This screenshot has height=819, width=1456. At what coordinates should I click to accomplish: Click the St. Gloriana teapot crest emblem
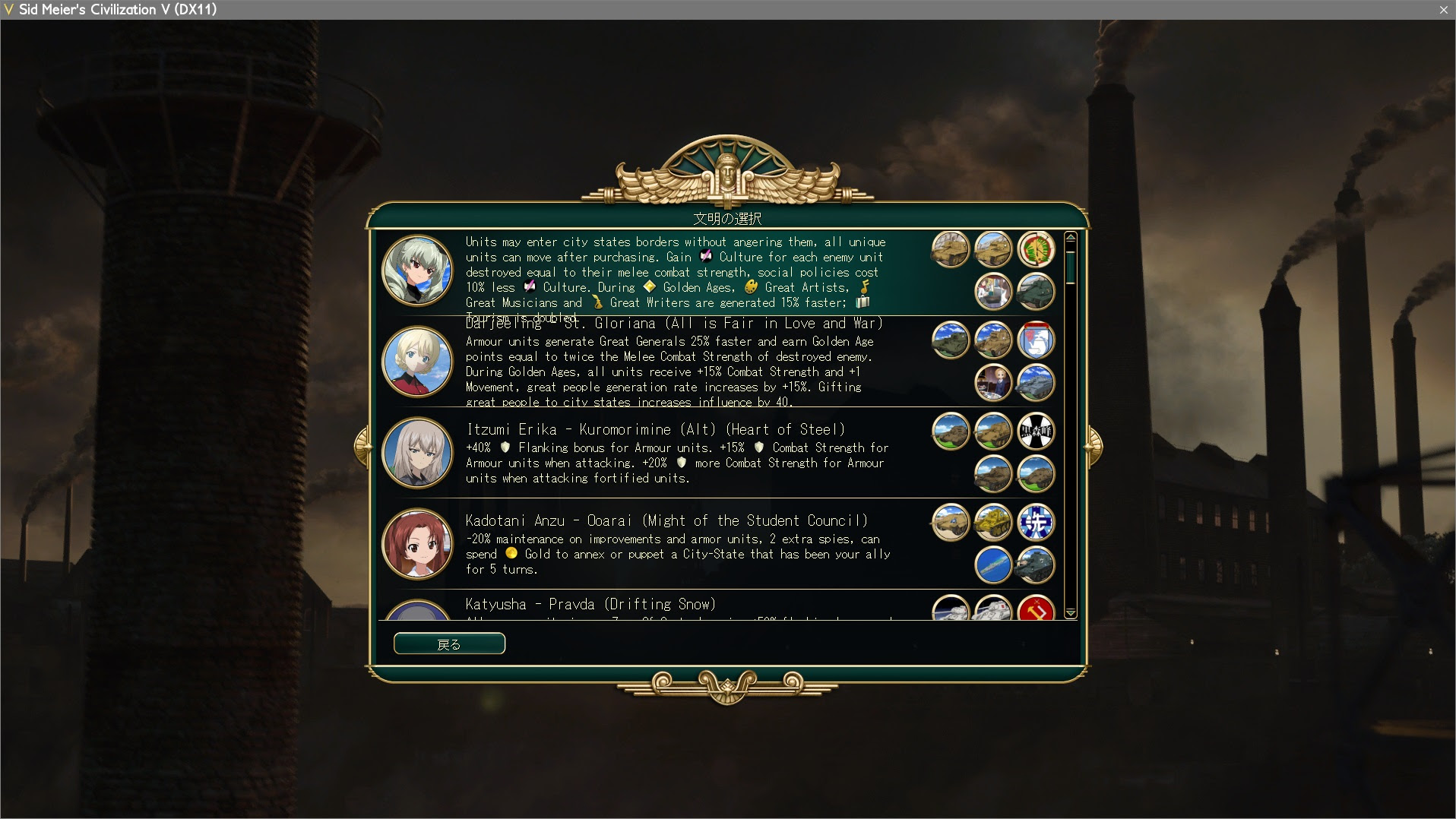pos(1037,340)
